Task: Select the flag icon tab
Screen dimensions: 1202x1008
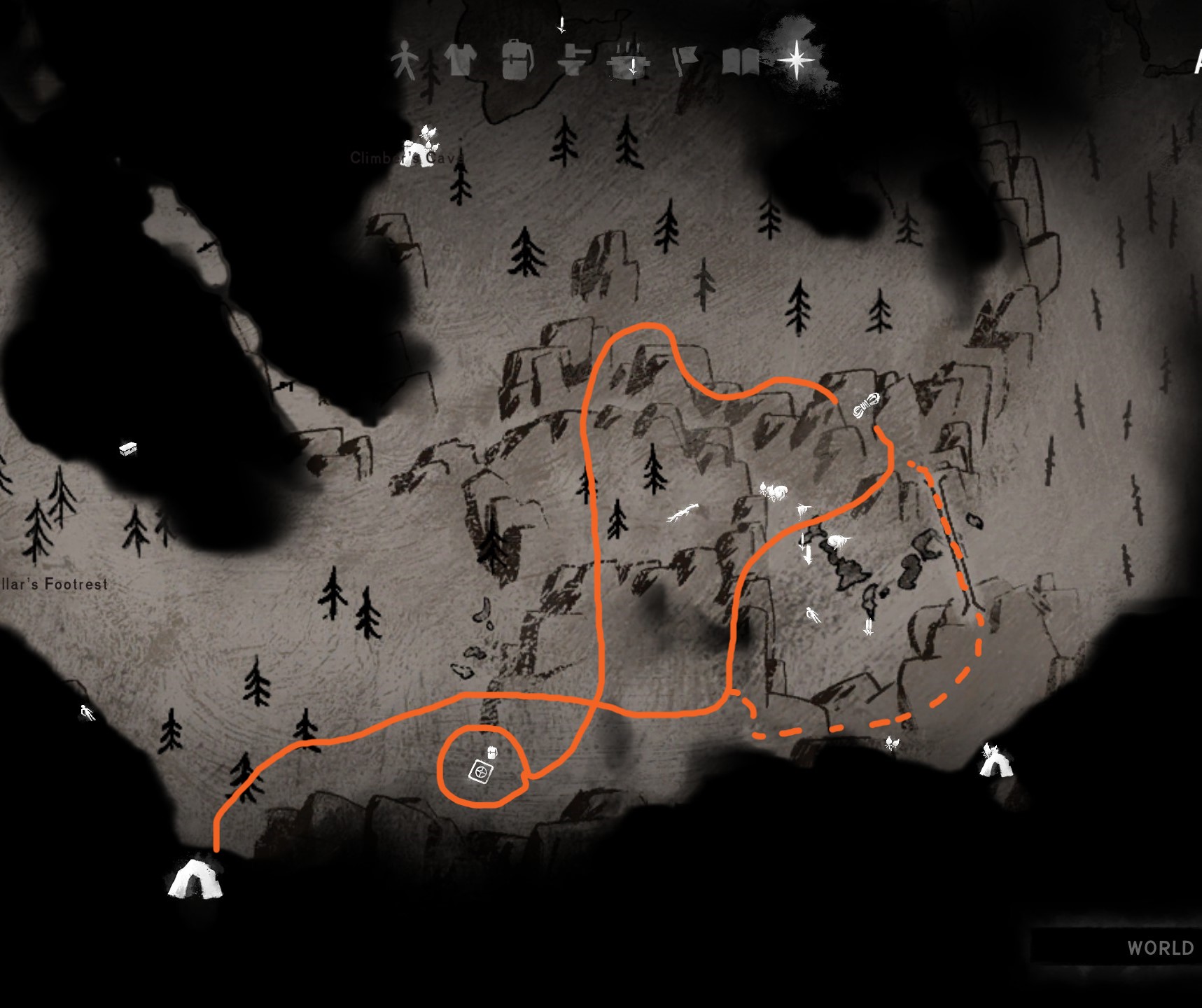Action: tap(685, 60)
